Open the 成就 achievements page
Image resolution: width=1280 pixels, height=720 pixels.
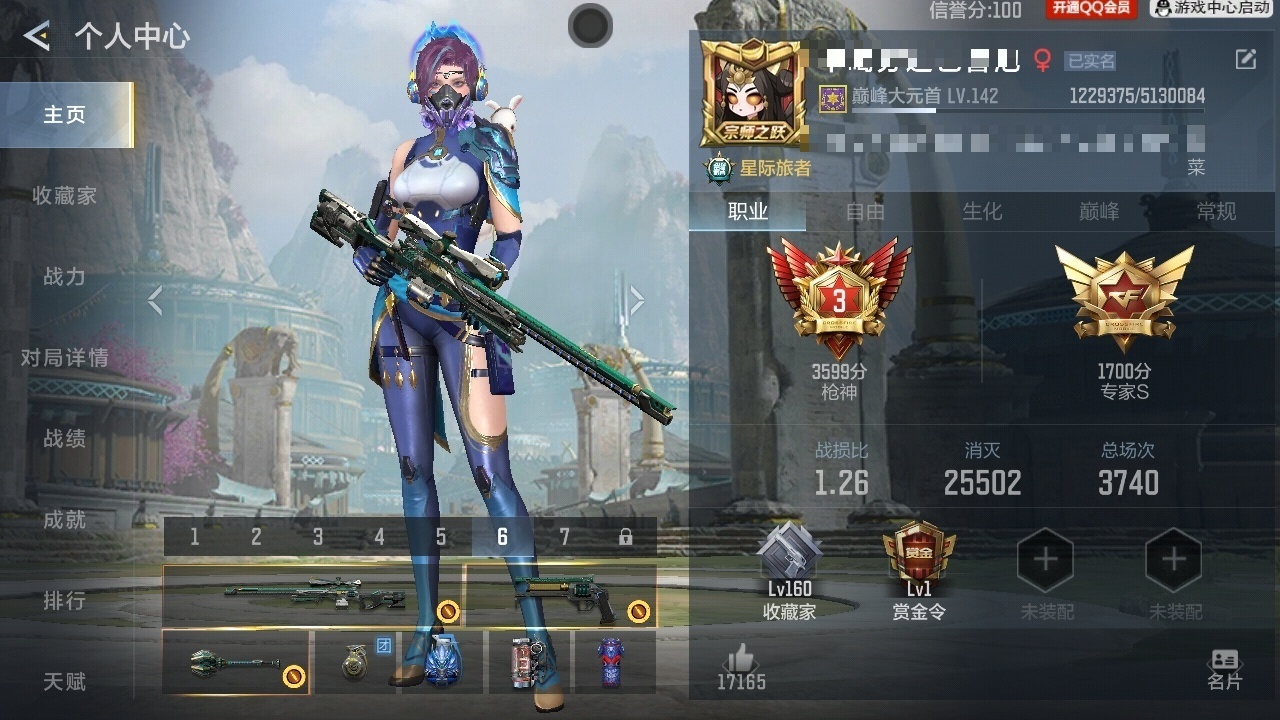(65, 520)
